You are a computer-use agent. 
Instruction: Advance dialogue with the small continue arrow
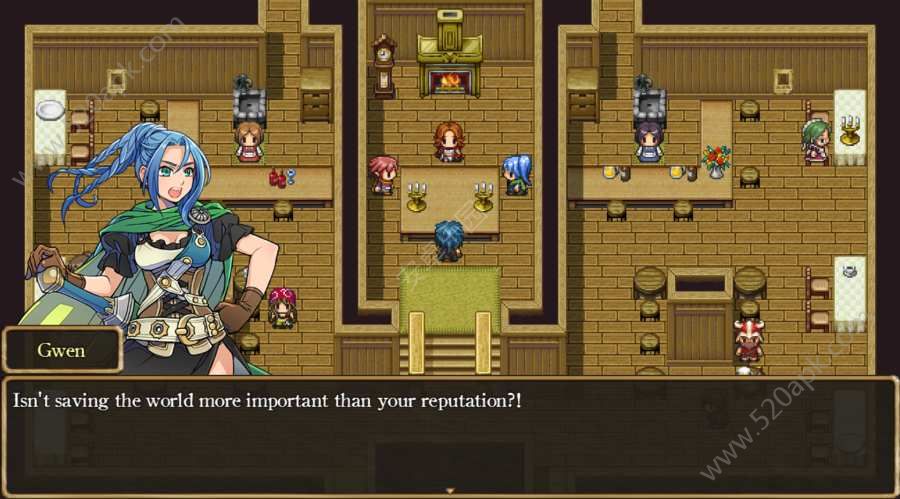tap(450, 490)
